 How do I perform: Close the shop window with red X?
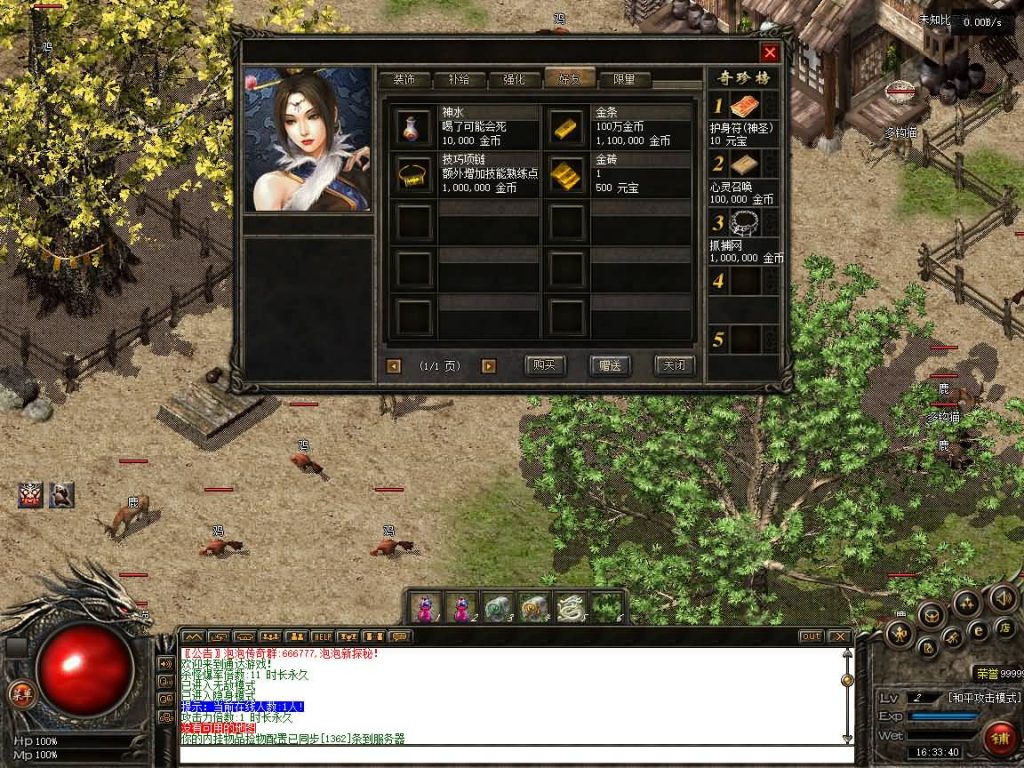[769, 53]
